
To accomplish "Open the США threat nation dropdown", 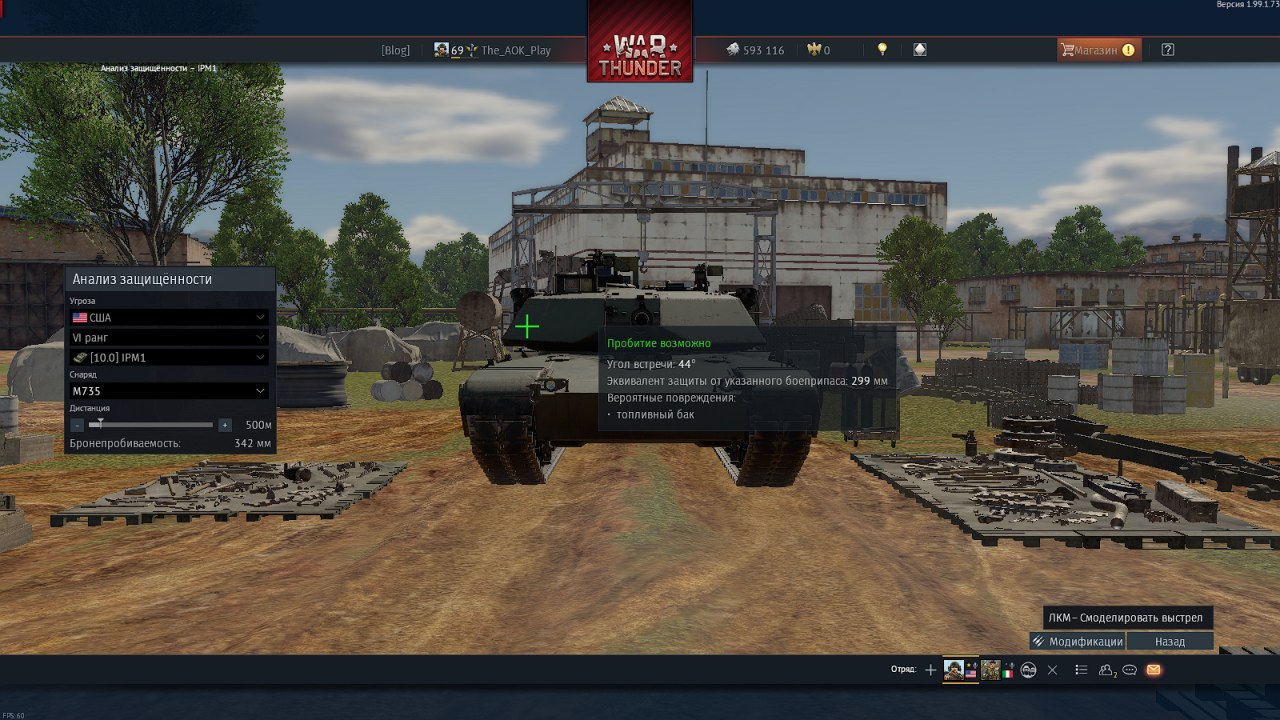I will tap(169, 317).
